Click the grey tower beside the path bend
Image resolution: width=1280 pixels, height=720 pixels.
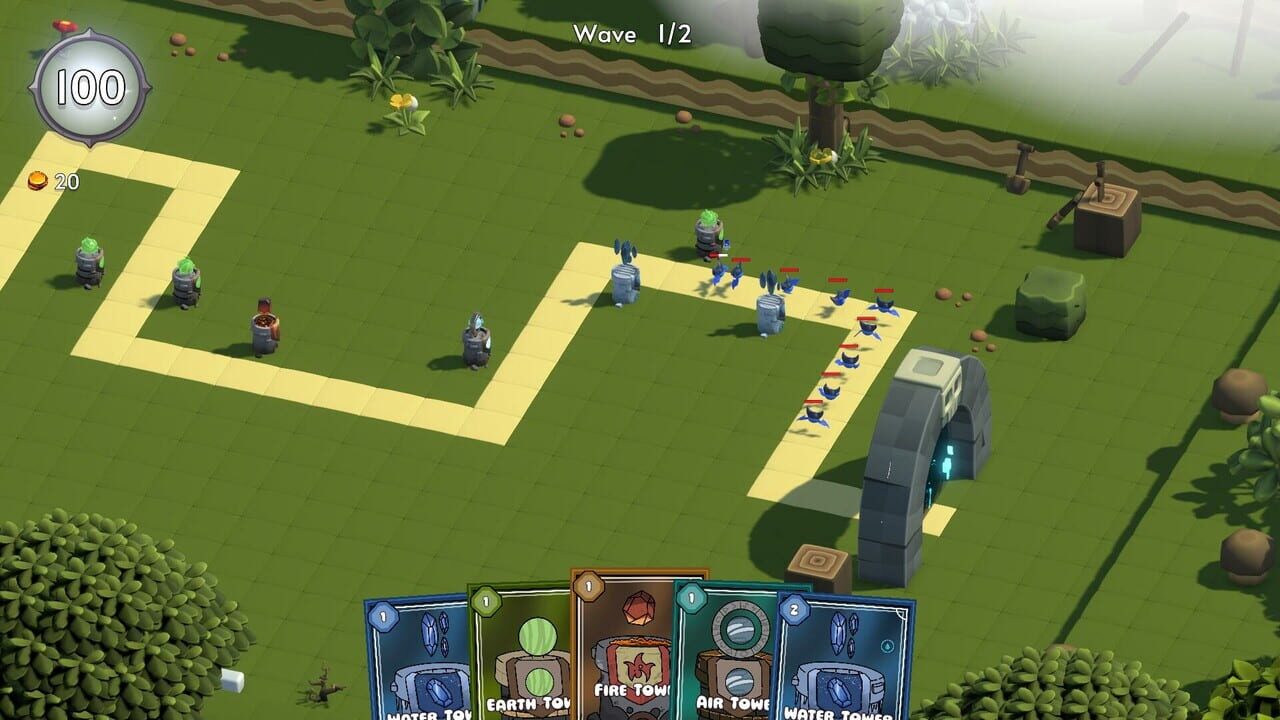coord(770,315)
